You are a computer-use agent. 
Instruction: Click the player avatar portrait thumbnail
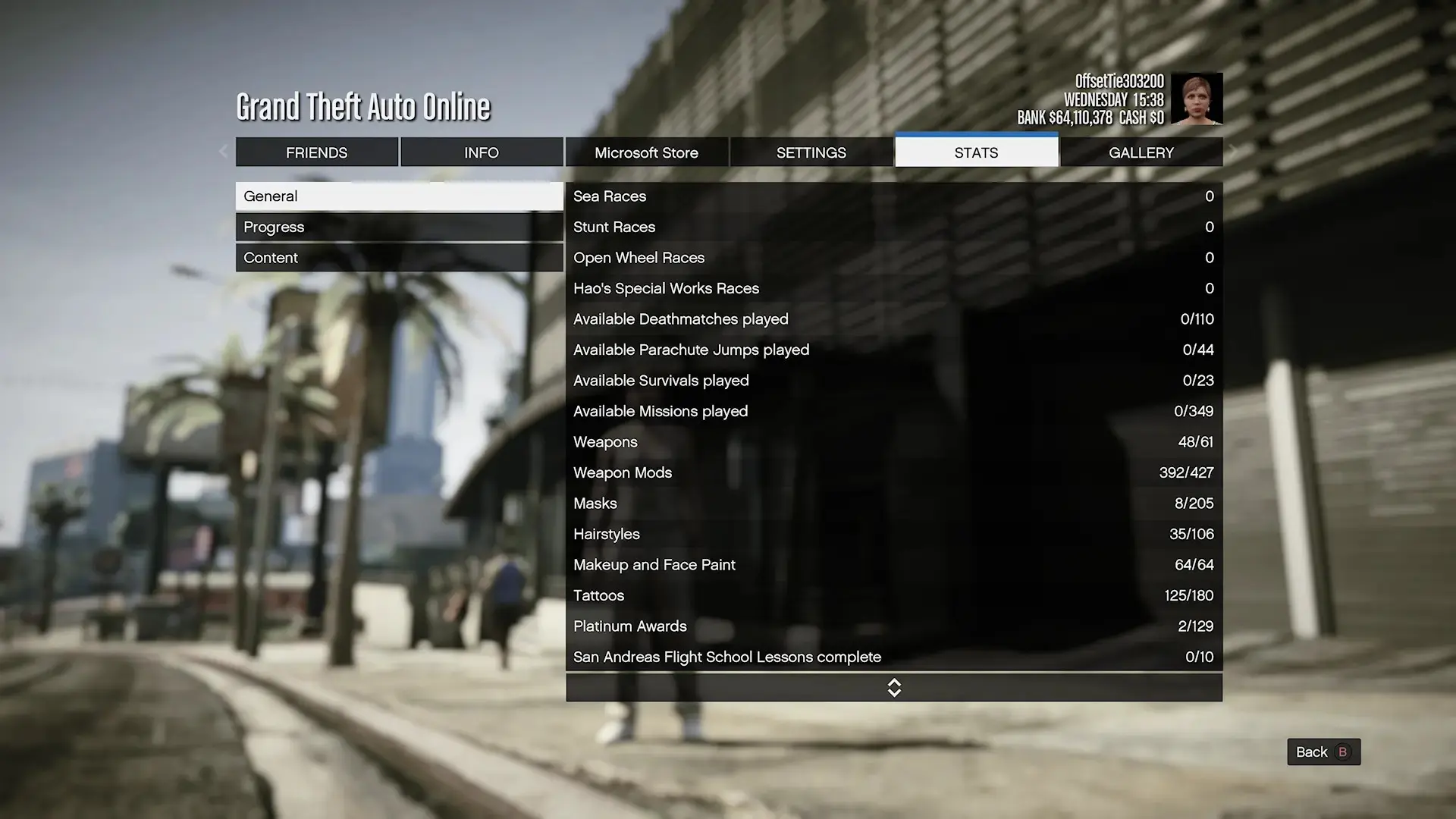tap(1197, 99)
